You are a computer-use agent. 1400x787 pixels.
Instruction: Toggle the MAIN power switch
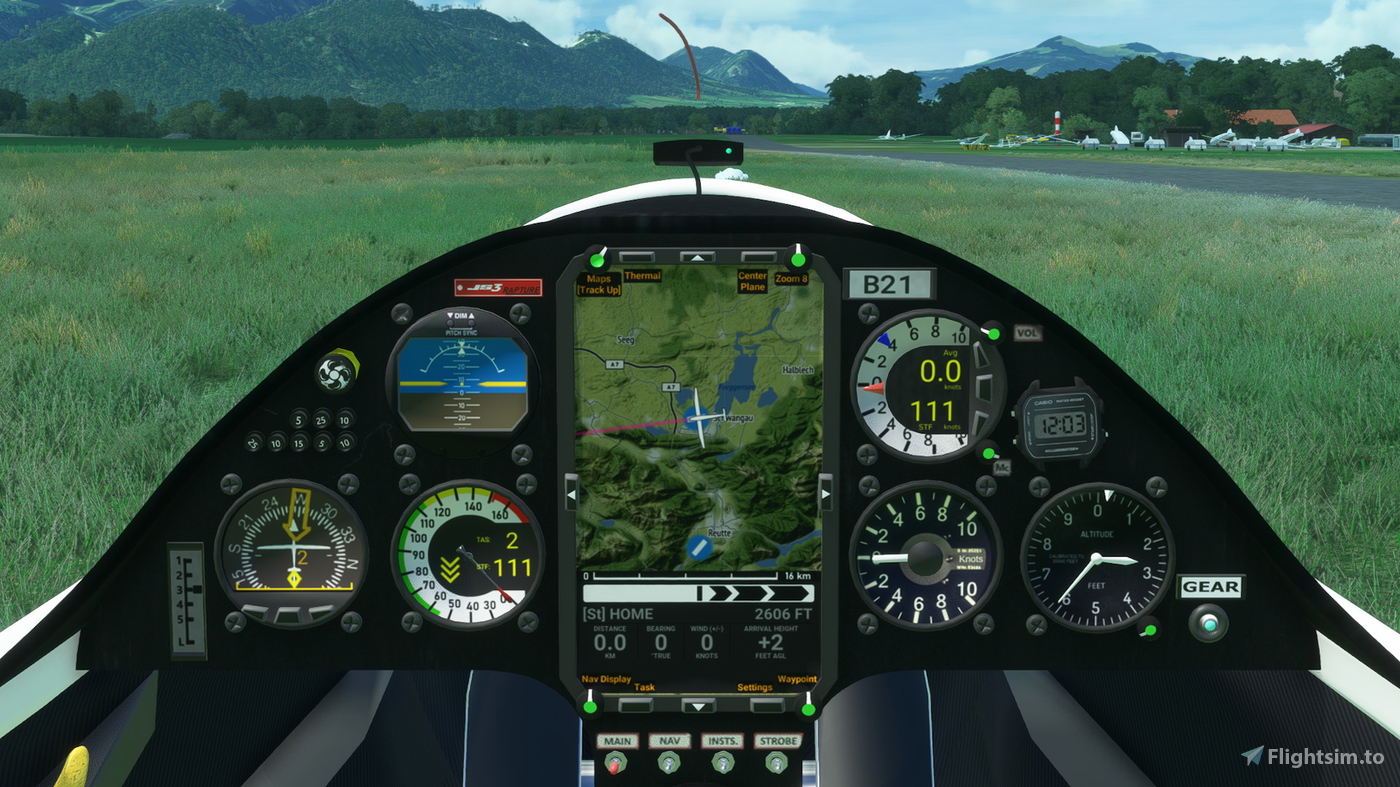tap(617, 763)
